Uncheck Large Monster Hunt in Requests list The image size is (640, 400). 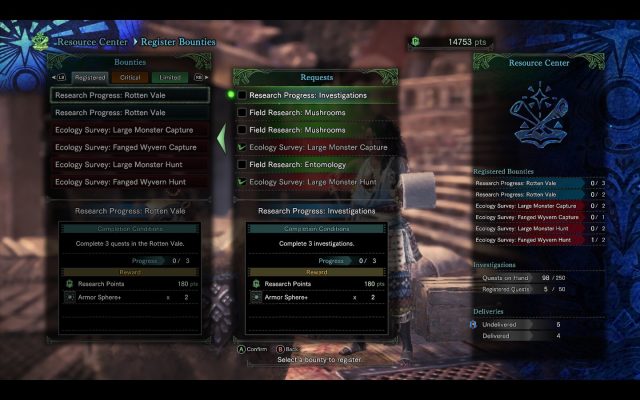tap(242, 182)
